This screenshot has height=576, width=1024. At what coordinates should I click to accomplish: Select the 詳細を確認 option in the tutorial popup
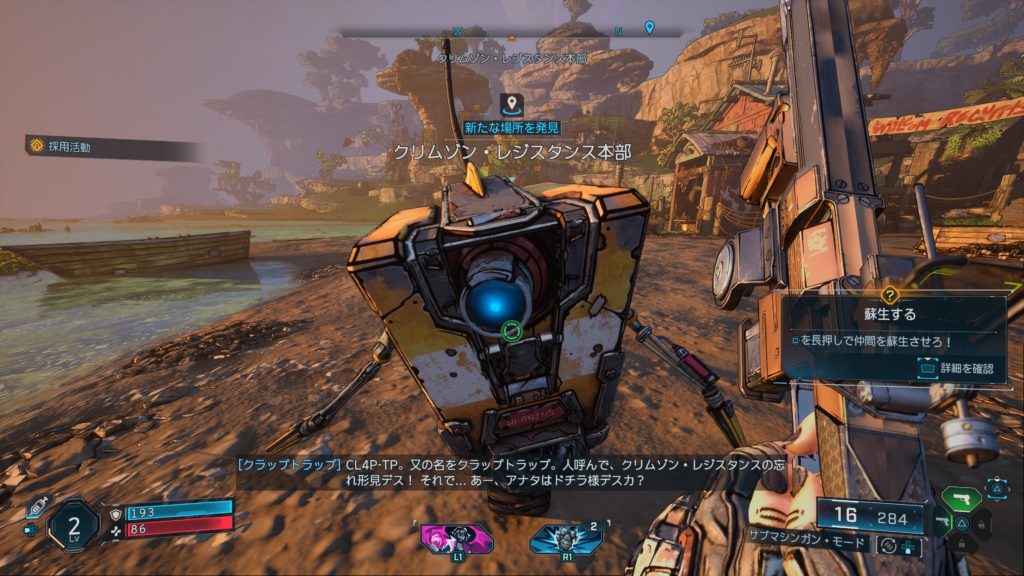coord(956,369)
